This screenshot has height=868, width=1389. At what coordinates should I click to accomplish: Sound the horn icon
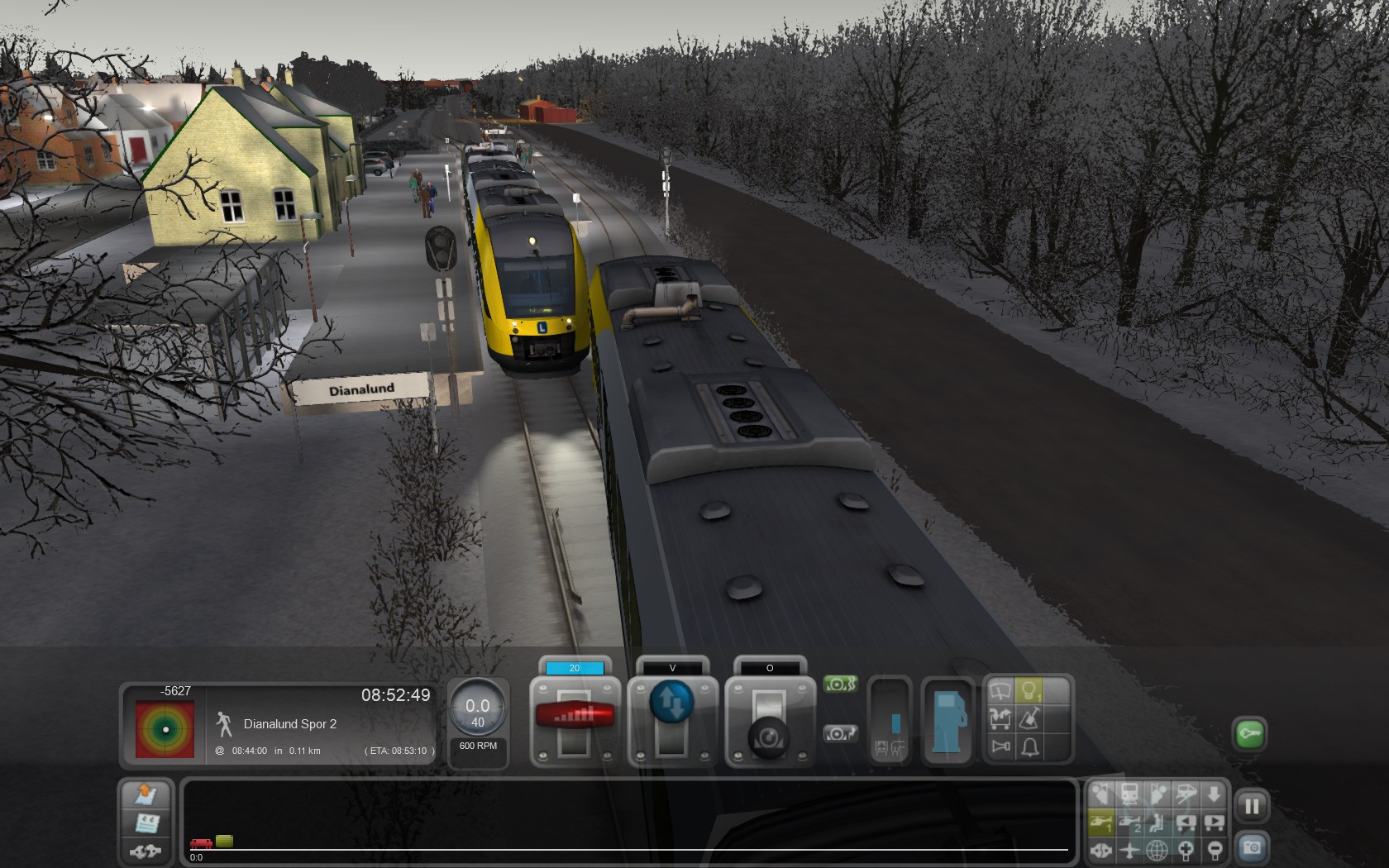[x=1000, y=747]
